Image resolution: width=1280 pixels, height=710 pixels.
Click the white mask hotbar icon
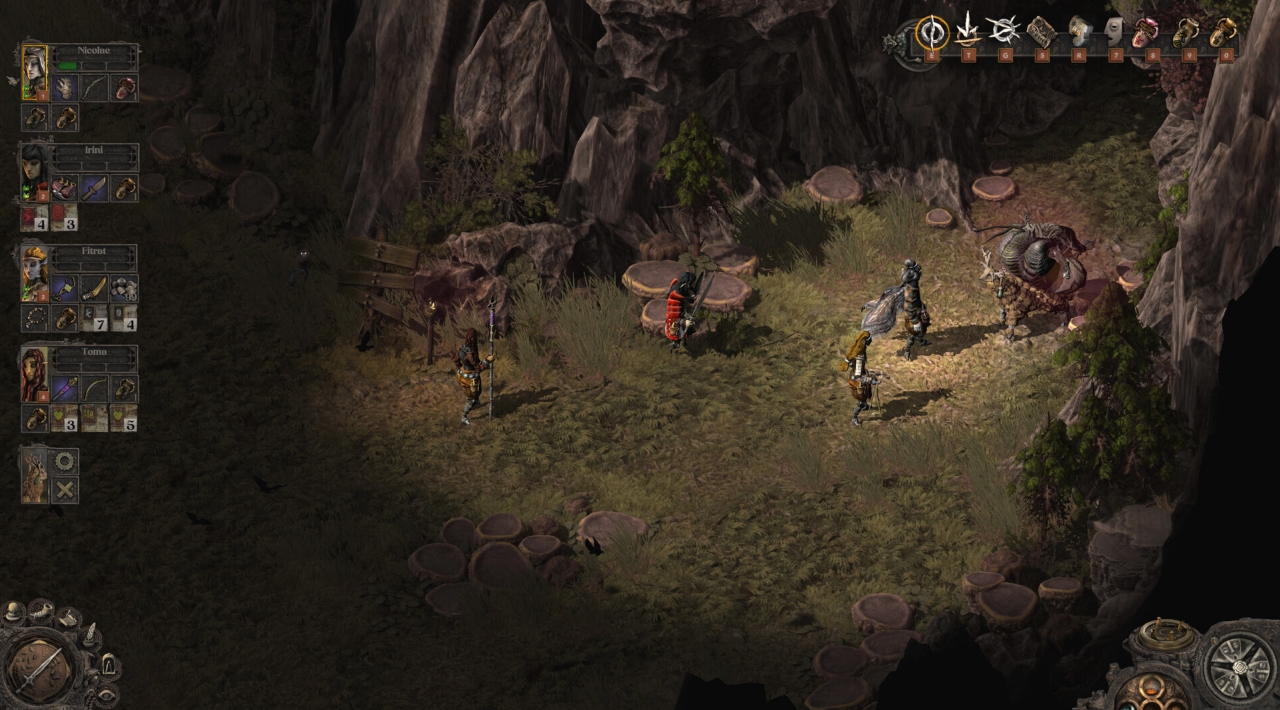pyautogui.click(x=1114, y=32)
